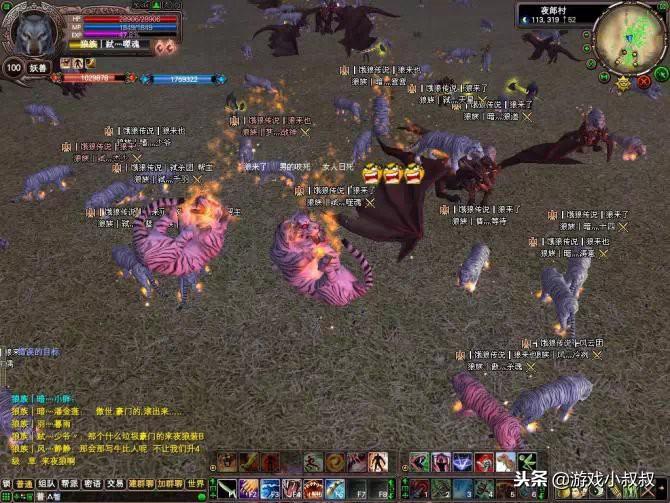Select the 加群事 chat tab
The width and height of the screenshot is (670, 503).
tap(168, 483)
